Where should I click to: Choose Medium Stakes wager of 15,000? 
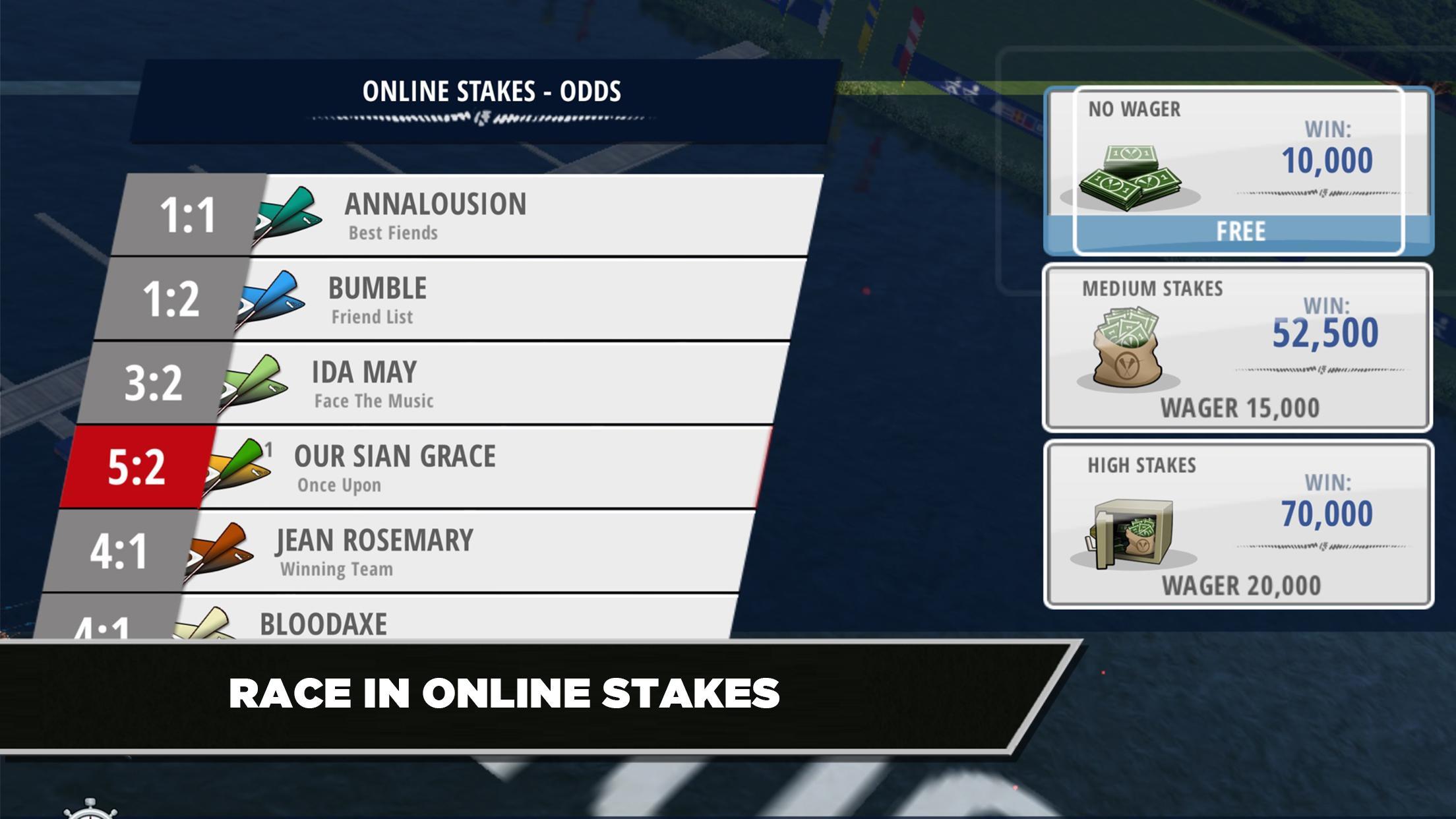pos(1237,348)
